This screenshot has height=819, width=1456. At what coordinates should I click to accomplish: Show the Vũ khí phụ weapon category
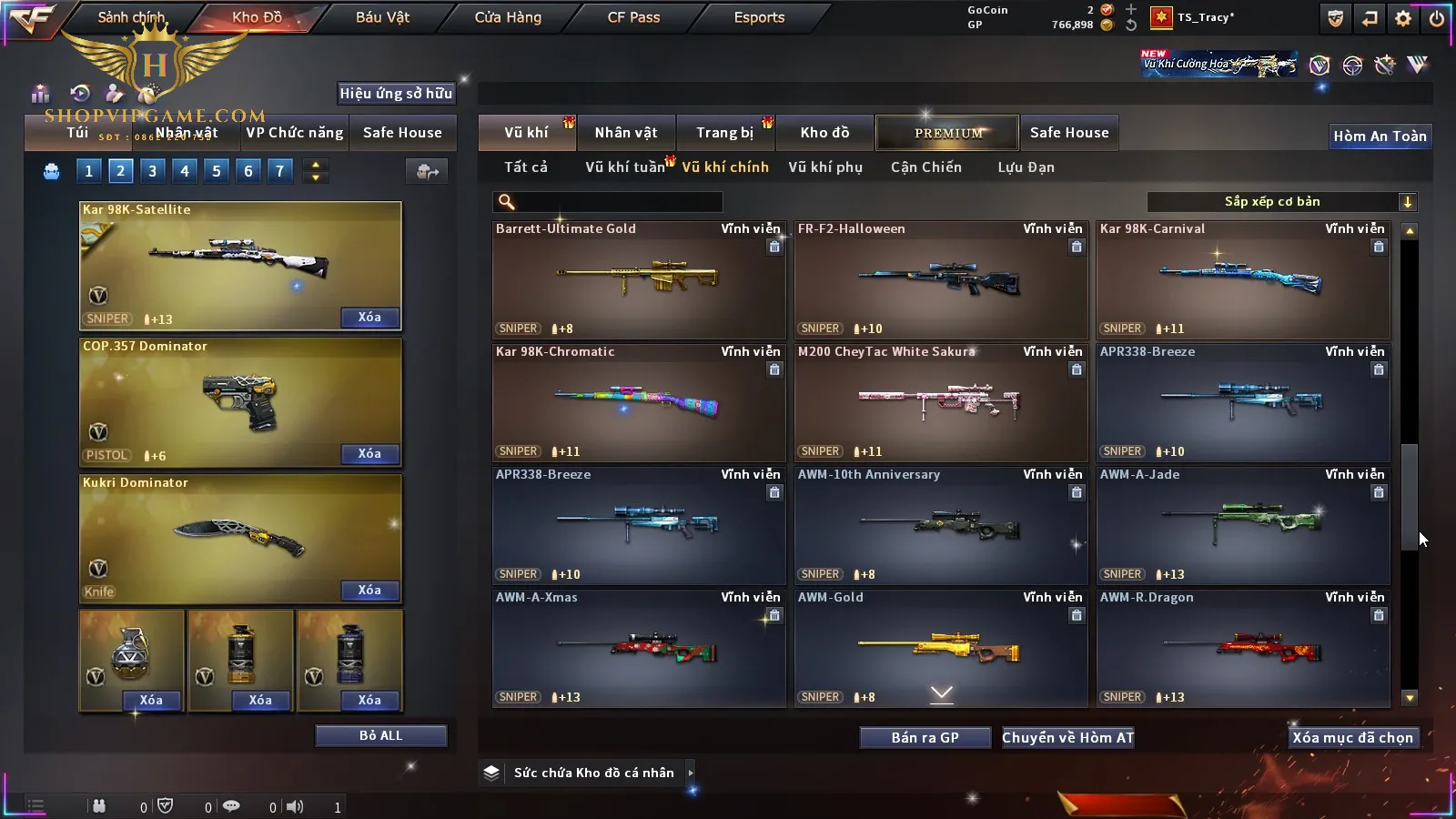[x=825, y=167]
